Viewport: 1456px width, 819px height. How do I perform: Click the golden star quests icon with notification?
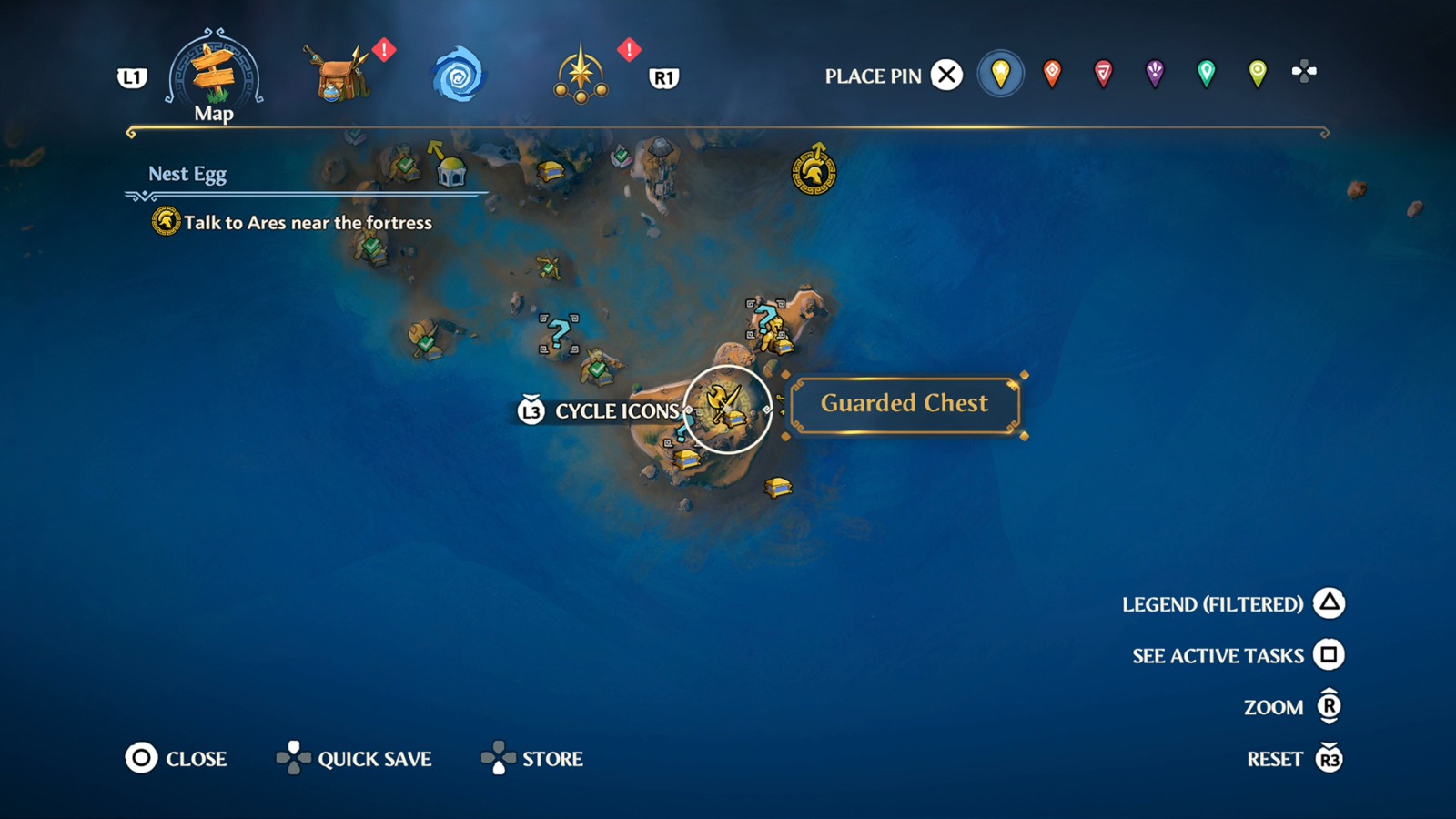pos(580,75)
